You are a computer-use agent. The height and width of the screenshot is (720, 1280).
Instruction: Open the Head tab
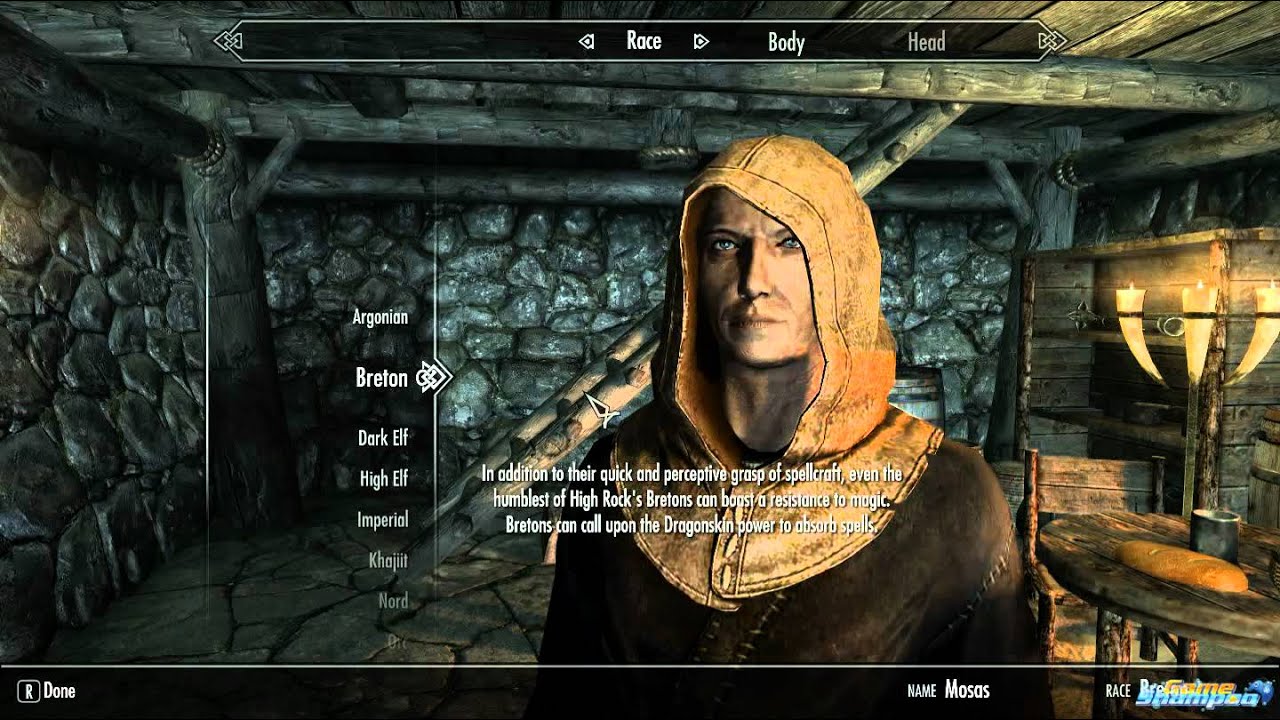926,42
